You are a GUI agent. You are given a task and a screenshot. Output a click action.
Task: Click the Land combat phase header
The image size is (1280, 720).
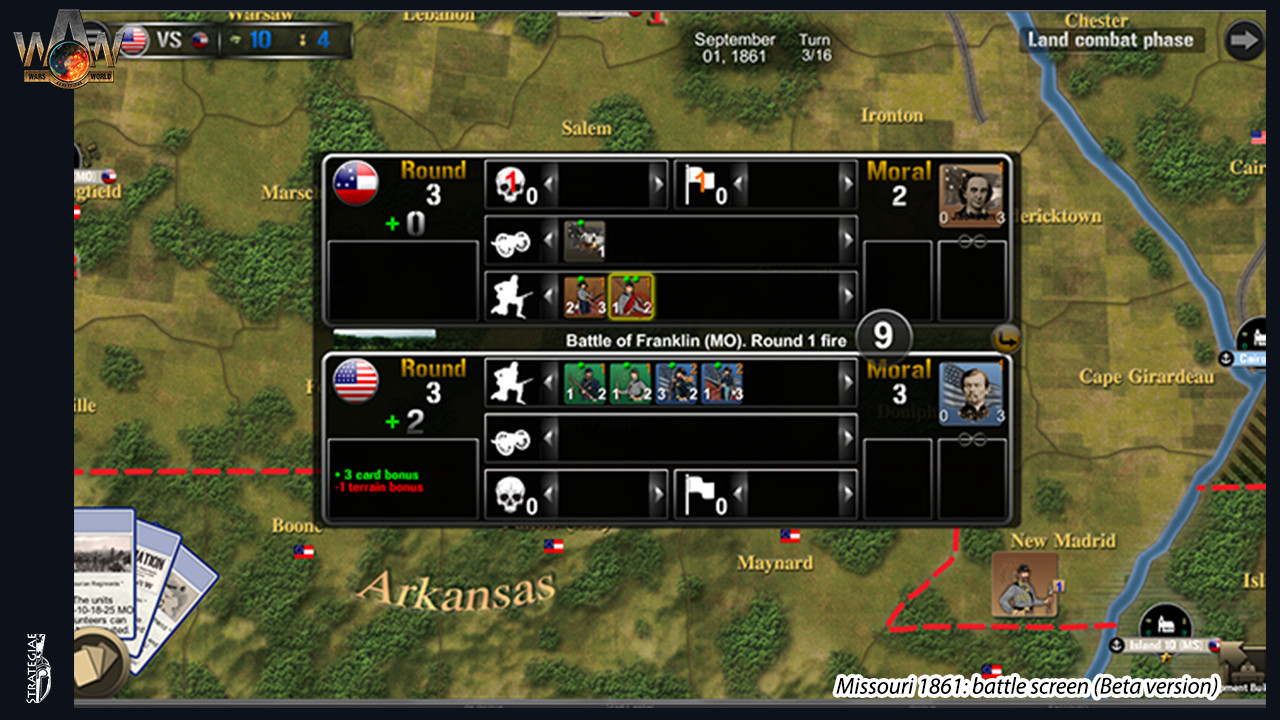(x=1110, y=40)
